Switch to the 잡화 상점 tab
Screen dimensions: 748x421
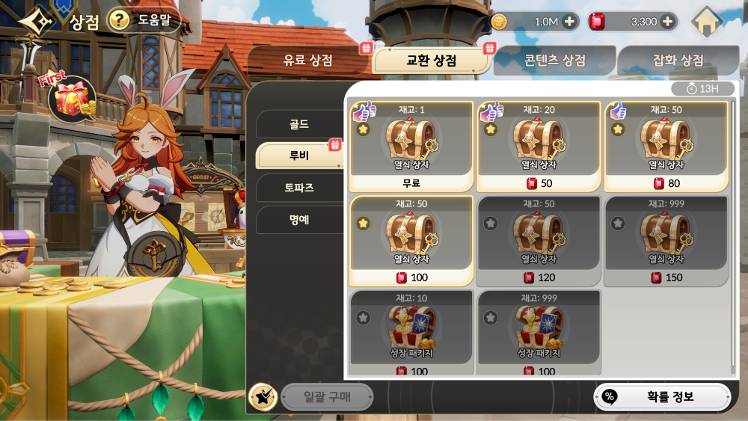click(x=678, y=60)
